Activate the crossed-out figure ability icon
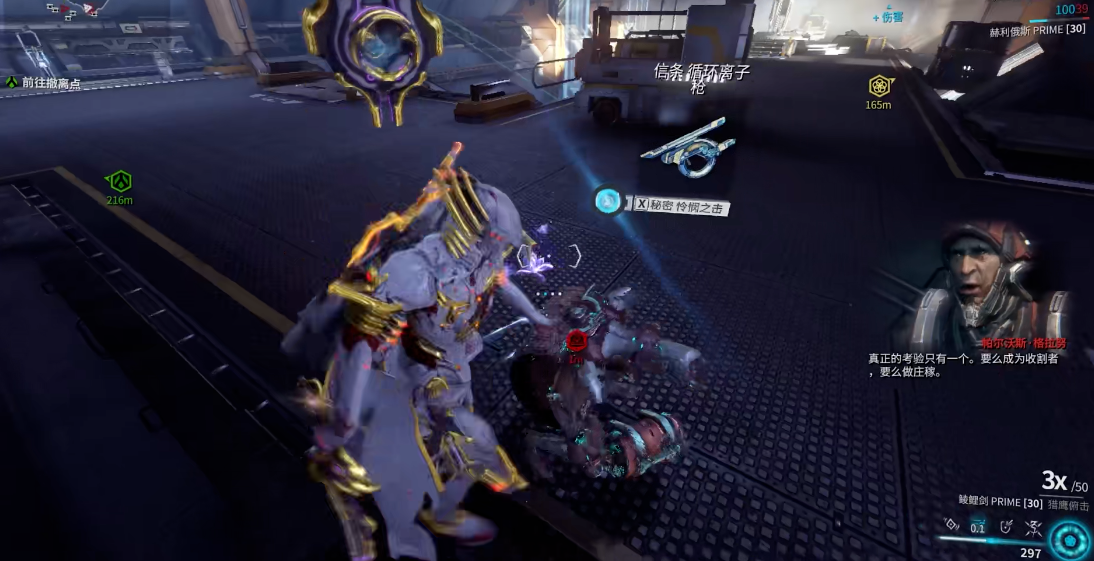The height and width of the screenshot is (561, 1094). point(1033,527)
